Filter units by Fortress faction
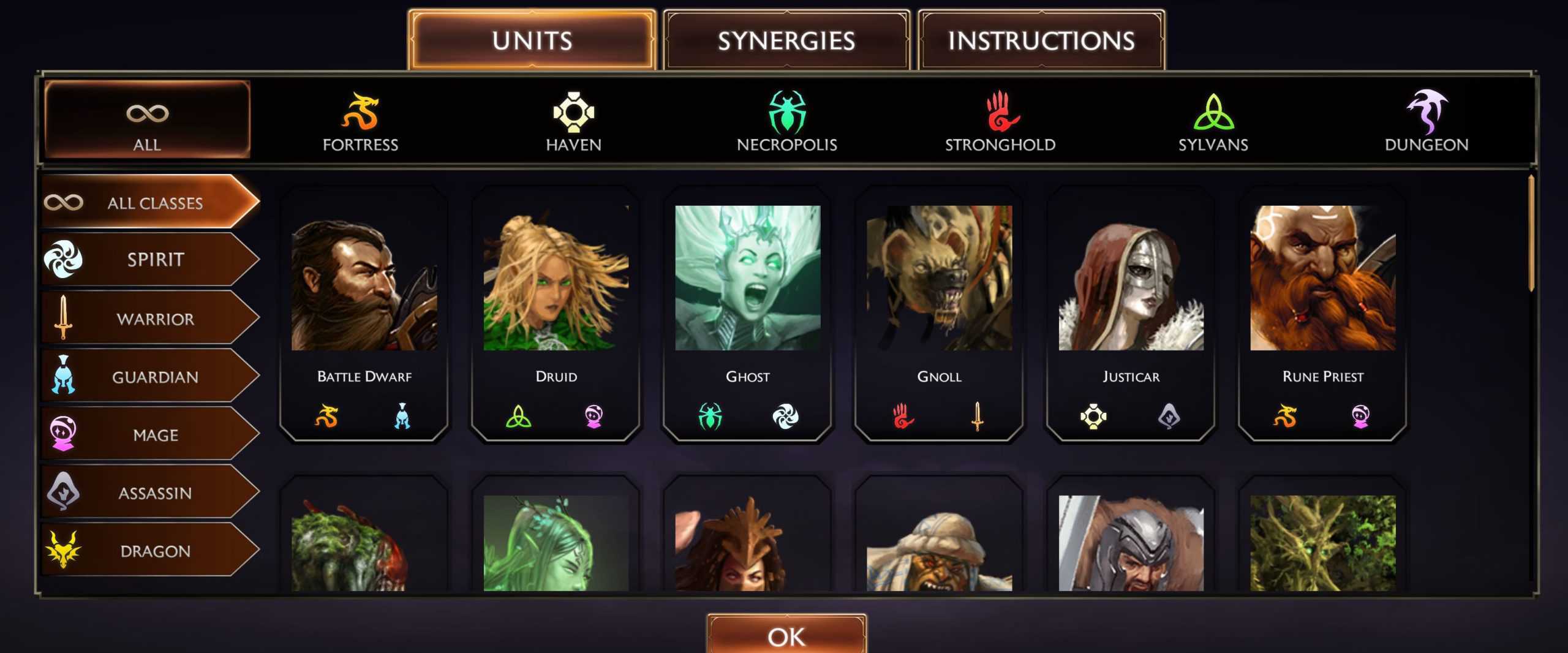This screenshot has height=653, width=1568. (360, 121)
